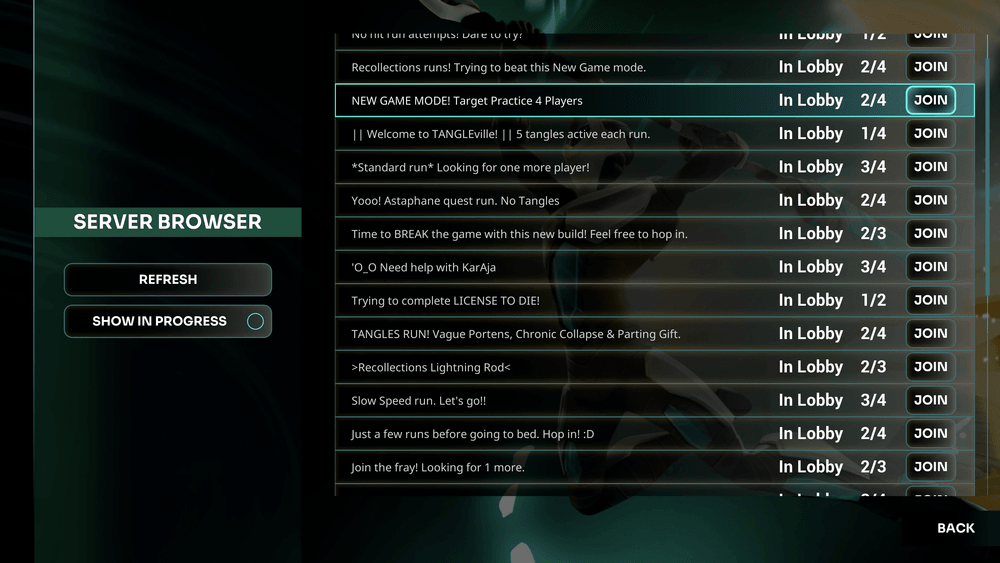Join the Standard run lobby
This screenshot has height=563, width=1000.
click(x=930, y=167)
